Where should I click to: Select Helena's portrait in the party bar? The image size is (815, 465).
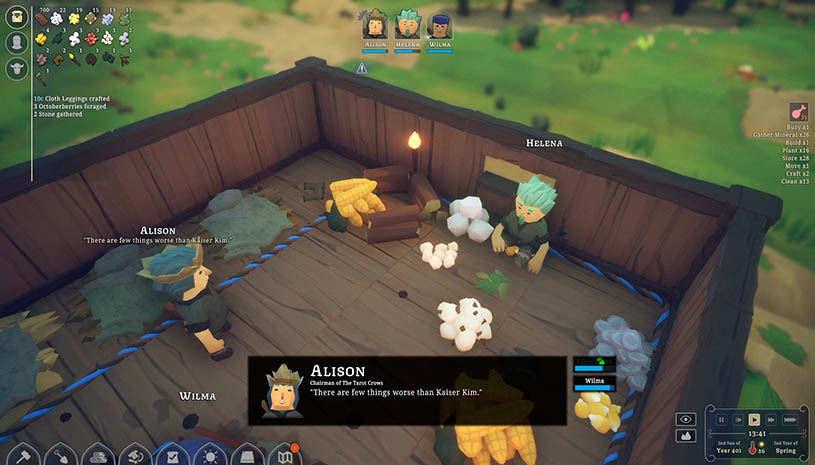click(407, 25)
